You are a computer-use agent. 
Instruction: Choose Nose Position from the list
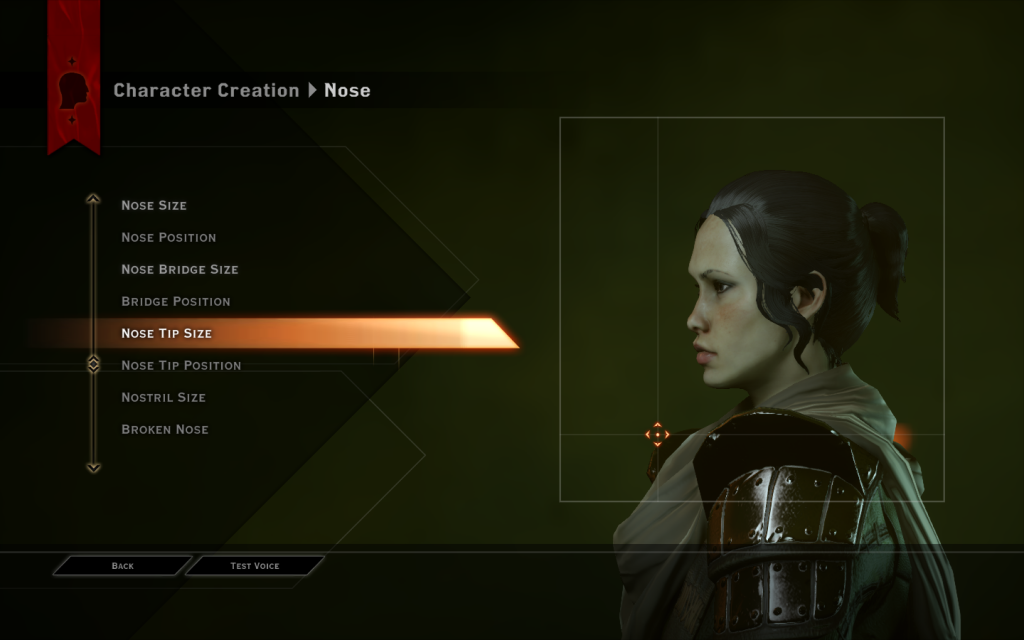pyautogui.click(x=168, y=237)
